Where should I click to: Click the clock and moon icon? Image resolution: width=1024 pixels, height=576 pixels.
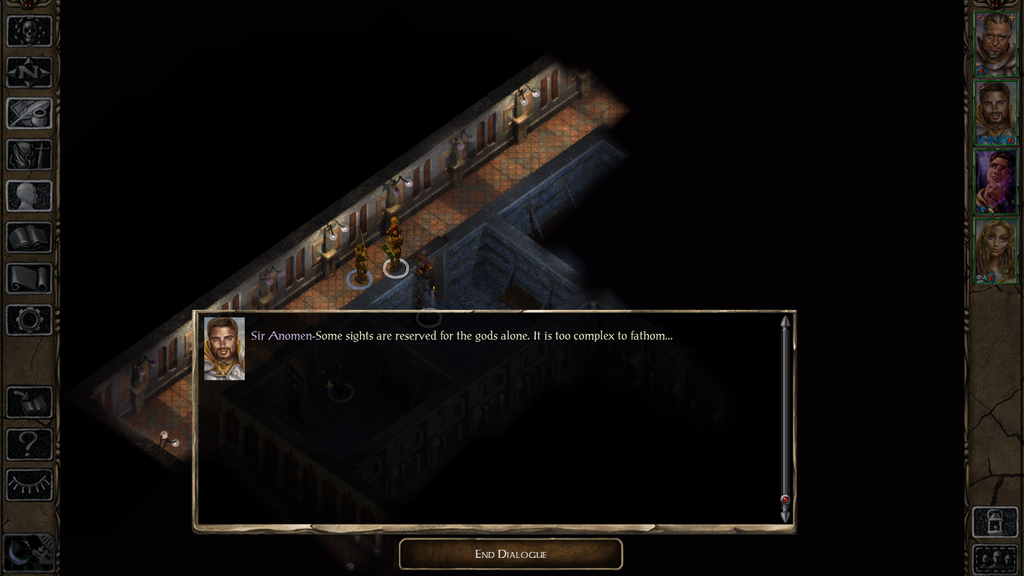click(27, 551)
